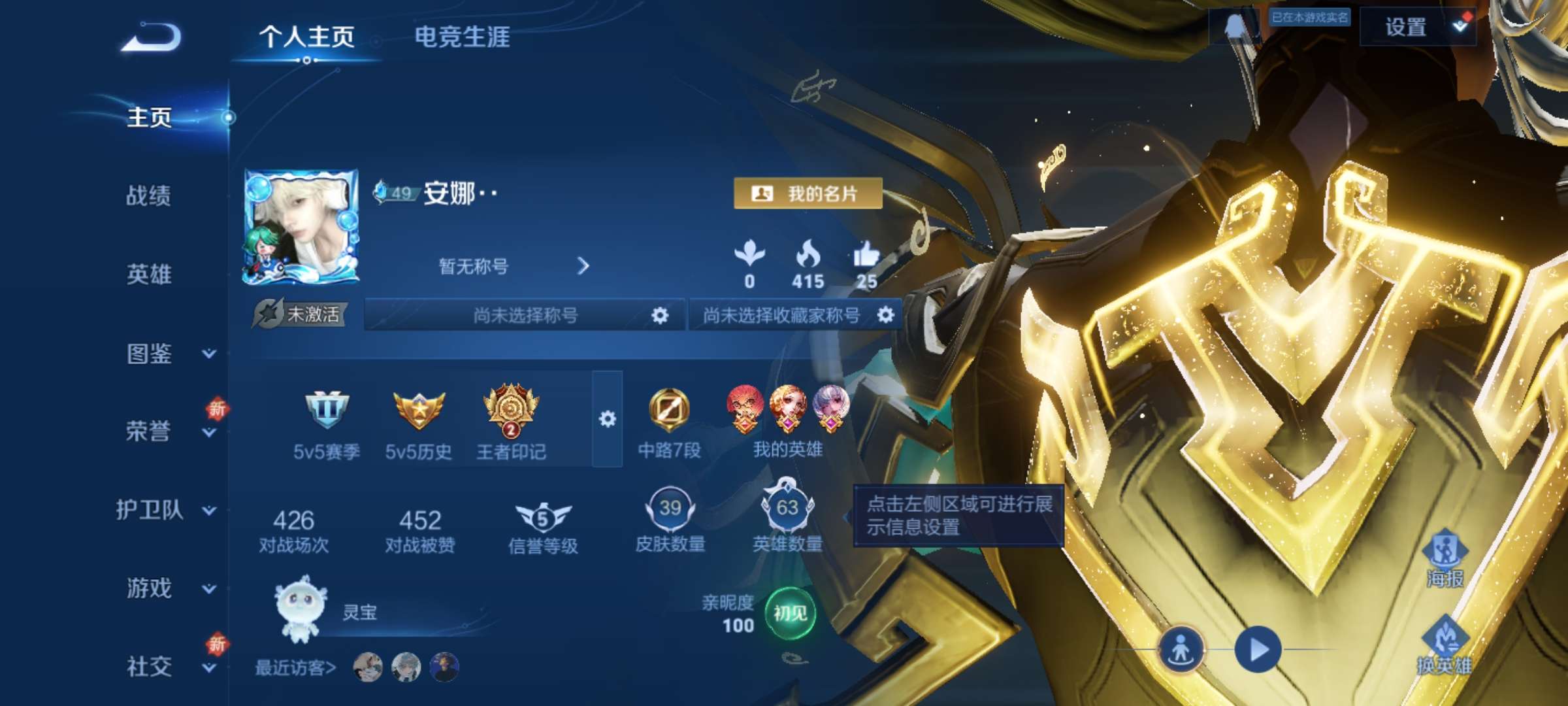
Task: Open the gear beside 尚未选择称号
Action: click(660, 314)
